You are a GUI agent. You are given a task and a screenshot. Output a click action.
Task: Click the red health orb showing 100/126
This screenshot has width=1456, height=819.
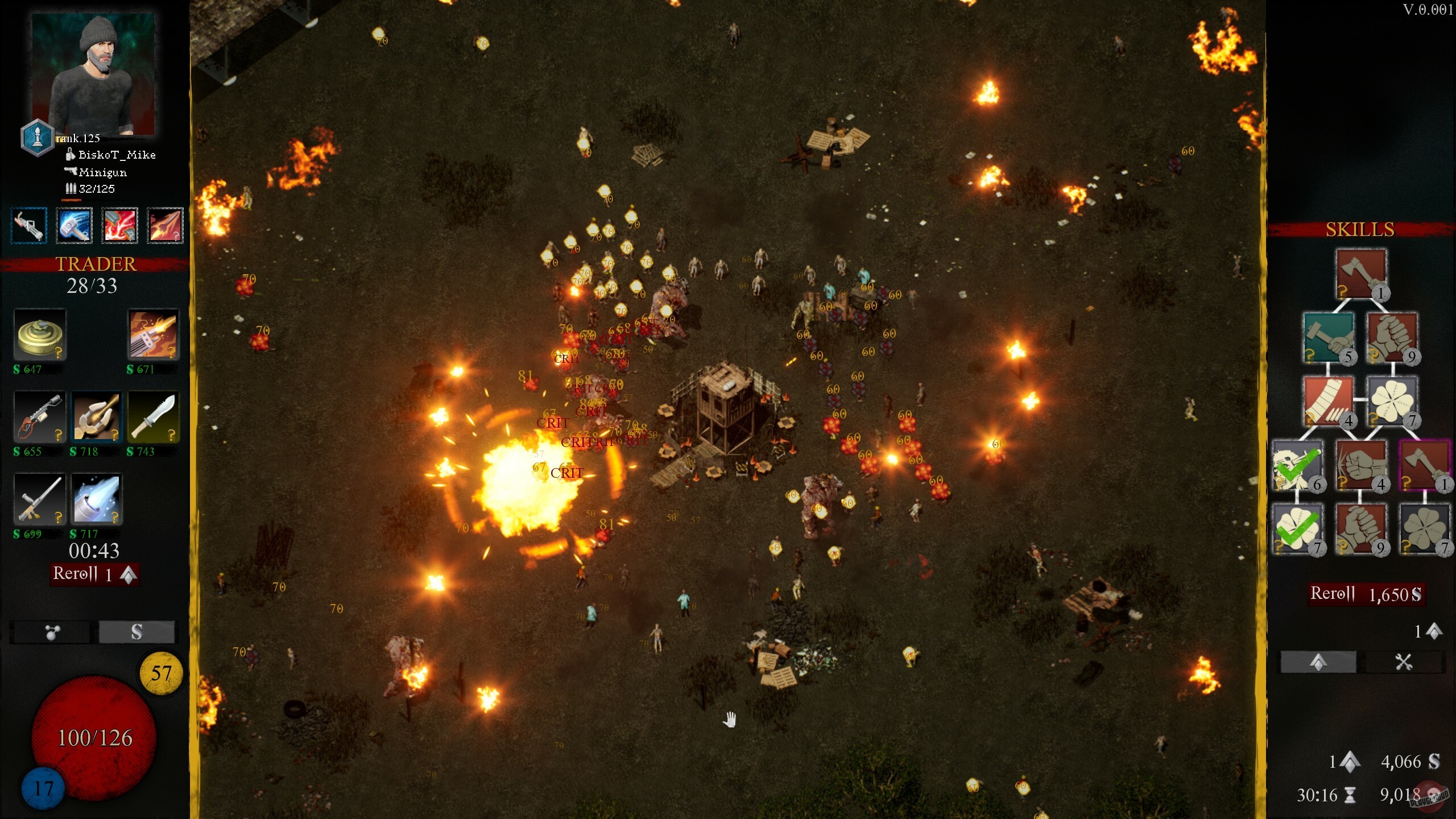click(94, 739)
